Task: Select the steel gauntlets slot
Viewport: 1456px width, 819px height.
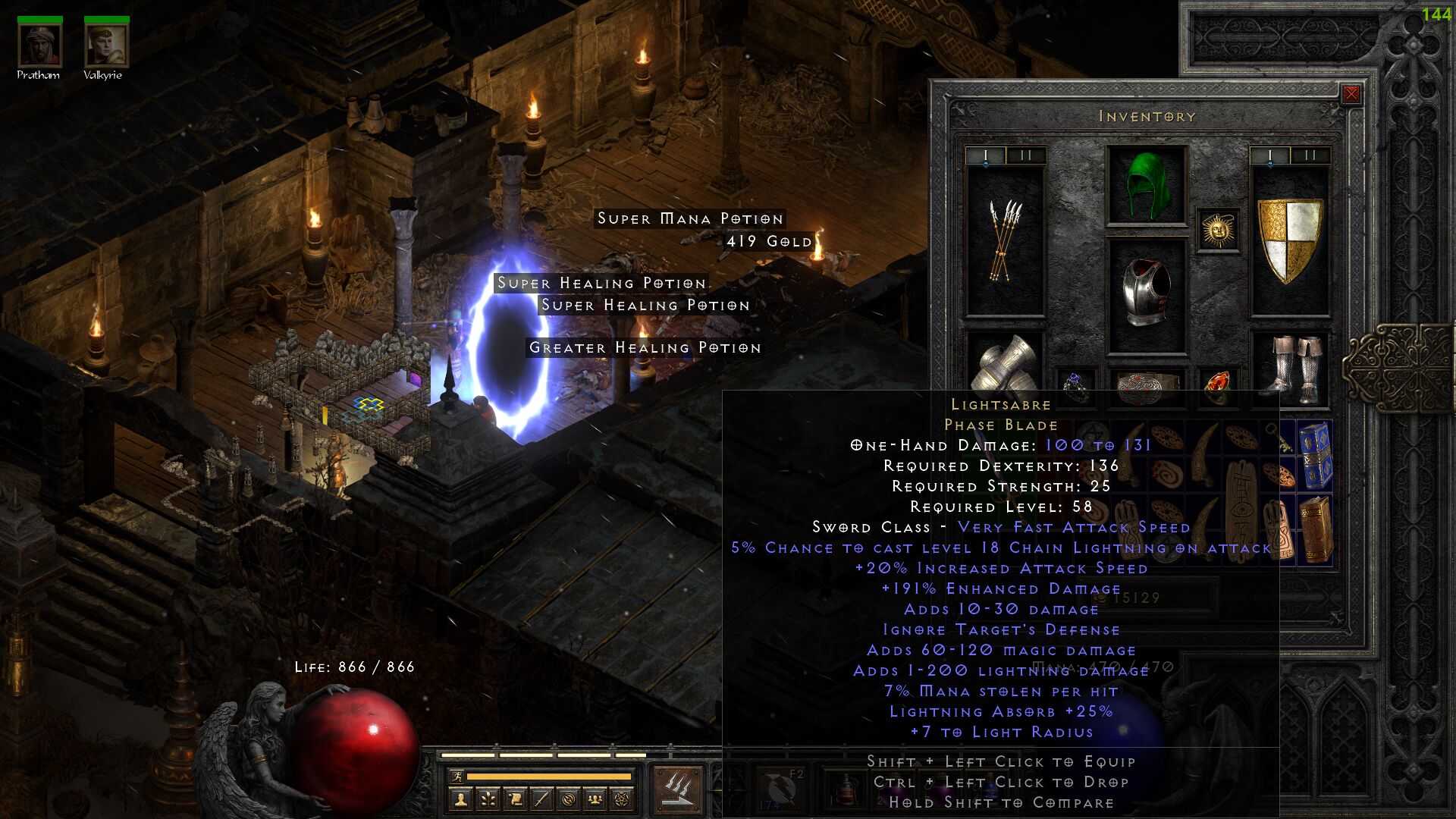Action: (1005, 366)
